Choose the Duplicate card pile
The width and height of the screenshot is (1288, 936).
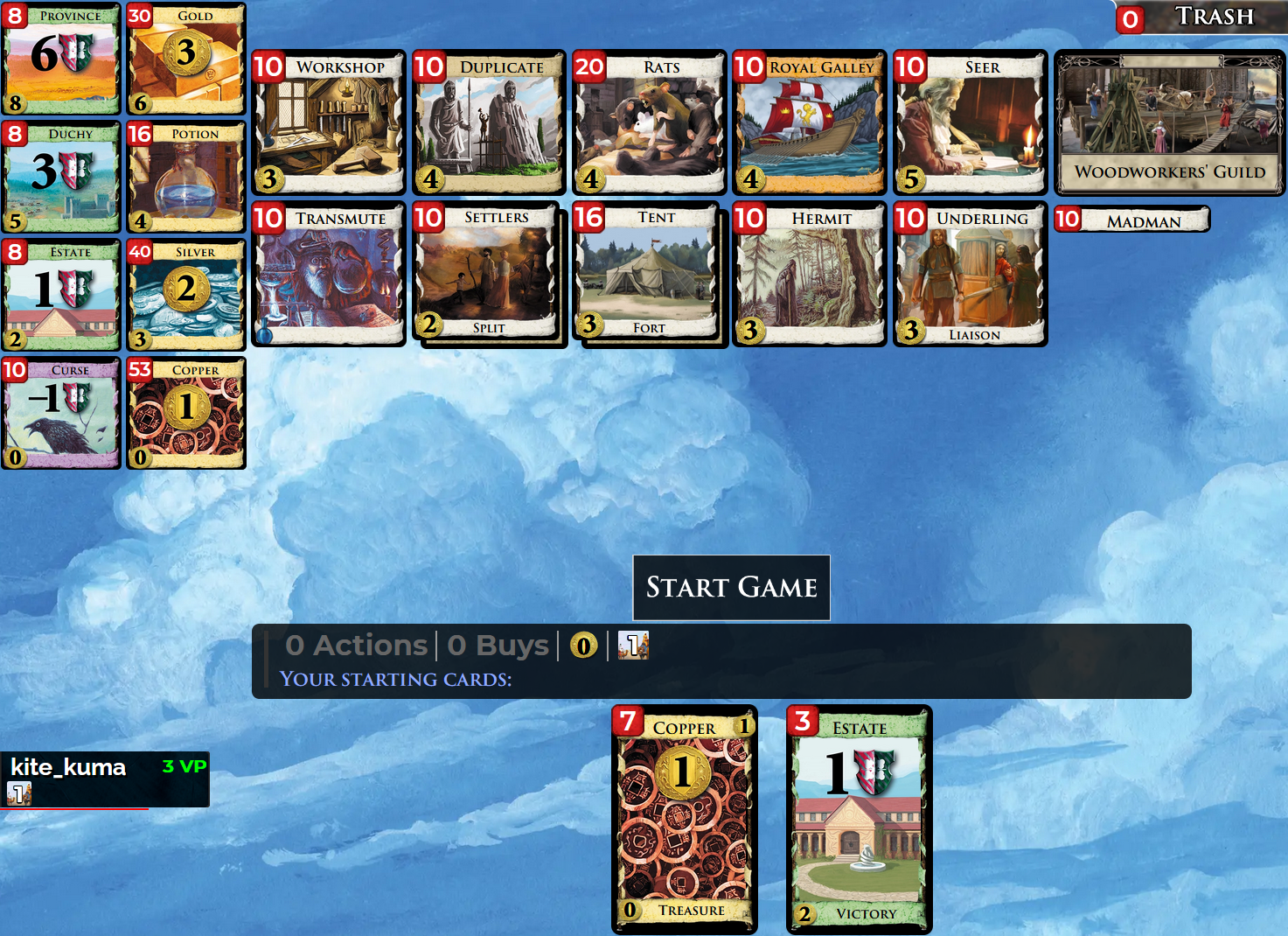pos(489,122)
